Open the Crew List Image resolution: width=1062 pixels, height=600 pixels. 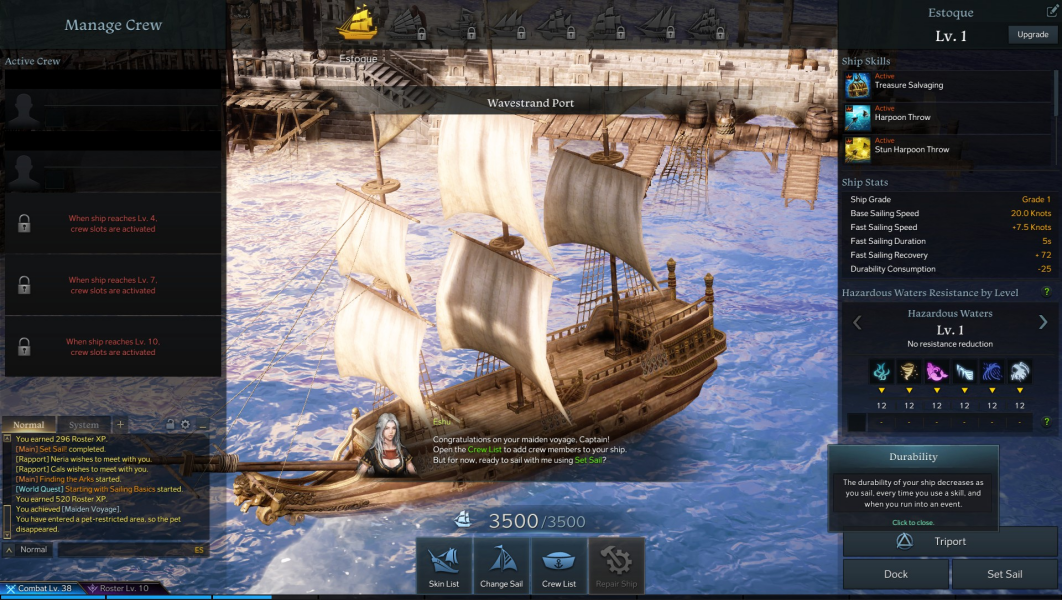point(559,566)
